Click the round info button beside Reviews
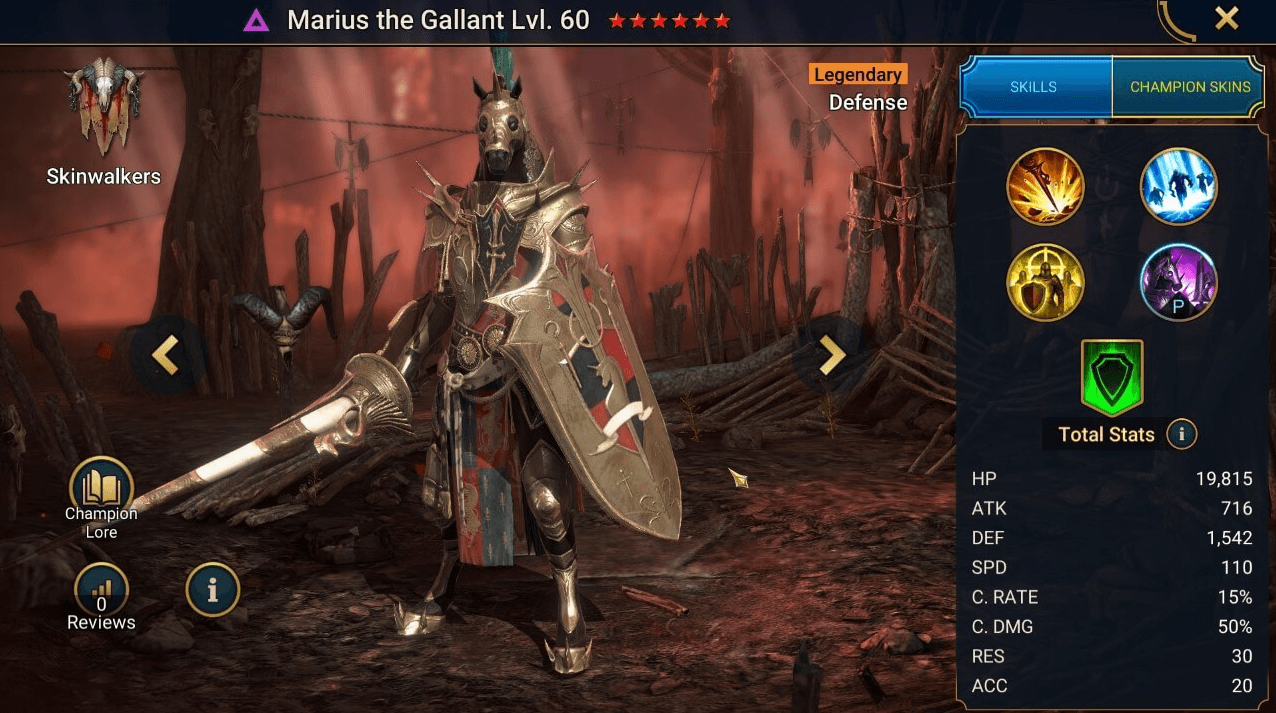This screenshot has height=713, width=1276. click(x=212, y=590)
